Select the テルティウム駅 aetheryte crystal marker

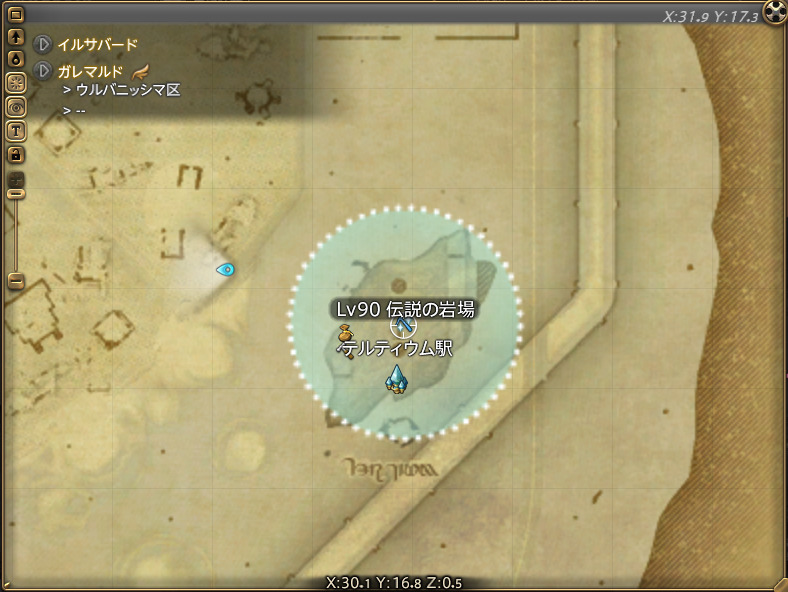coord(396,379)
